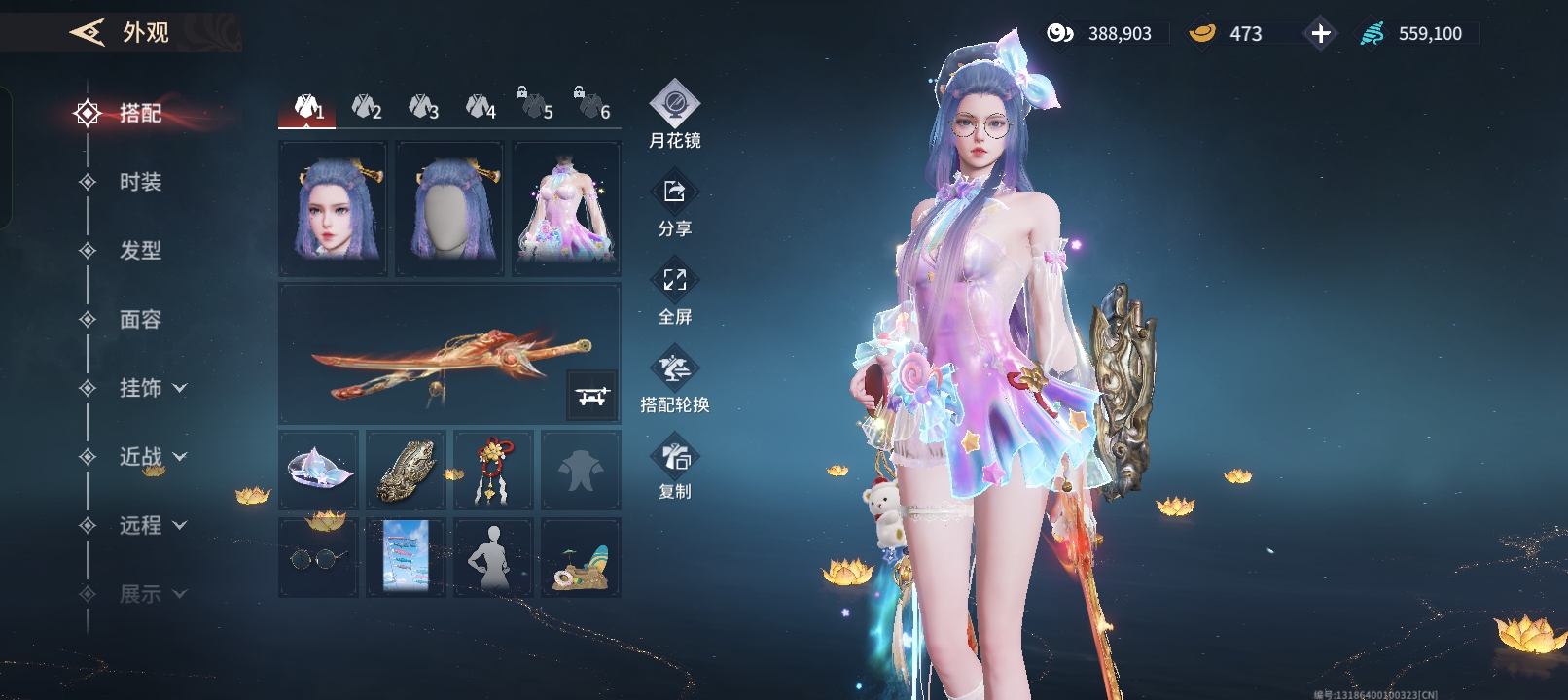This screenshot has height=700, width=1568.
Task: Copy the outfit with 复制
Action: 674,468
